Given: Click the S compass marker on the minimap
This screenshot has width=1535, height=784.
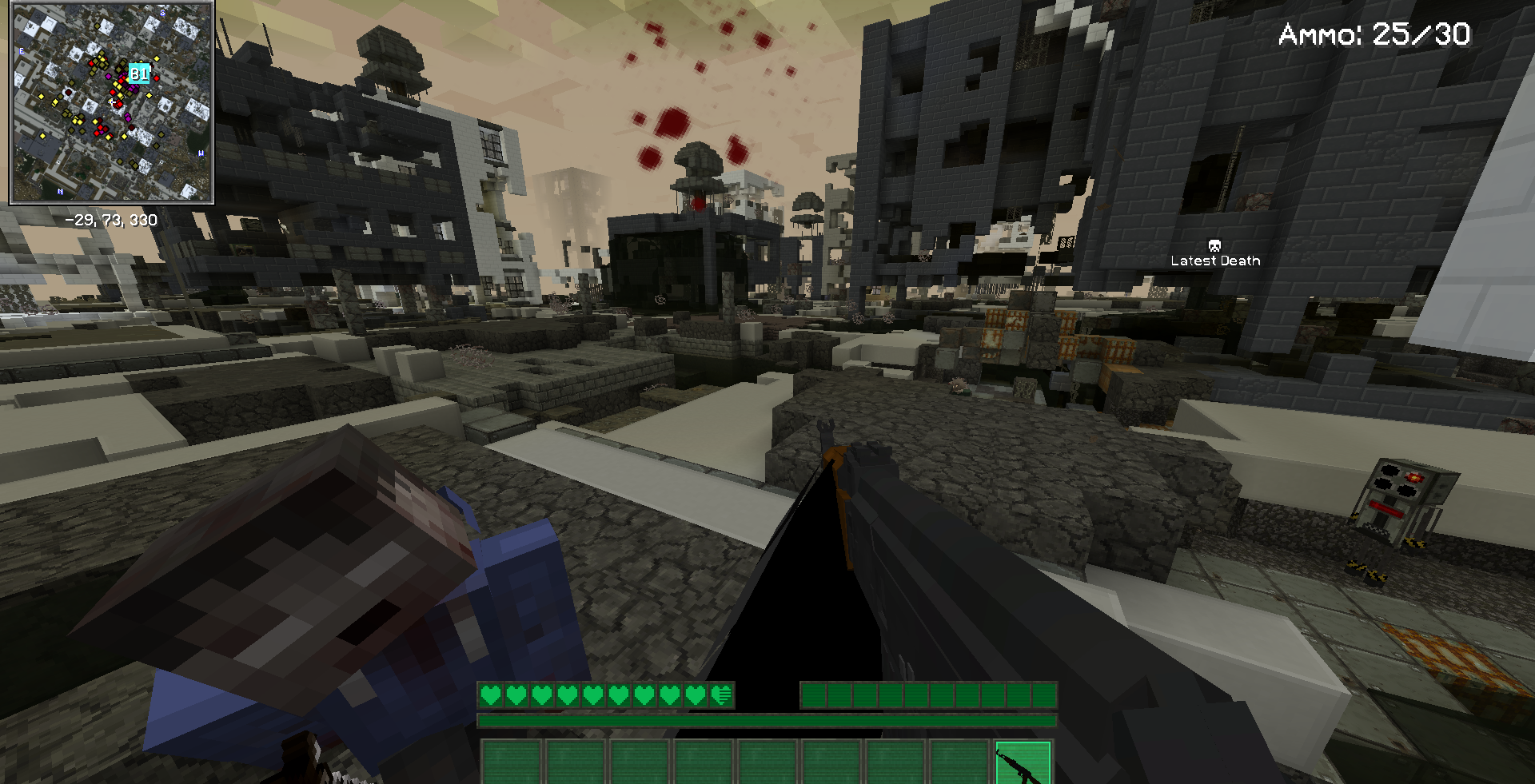Looking at the screenshot, I should (162, 13).
